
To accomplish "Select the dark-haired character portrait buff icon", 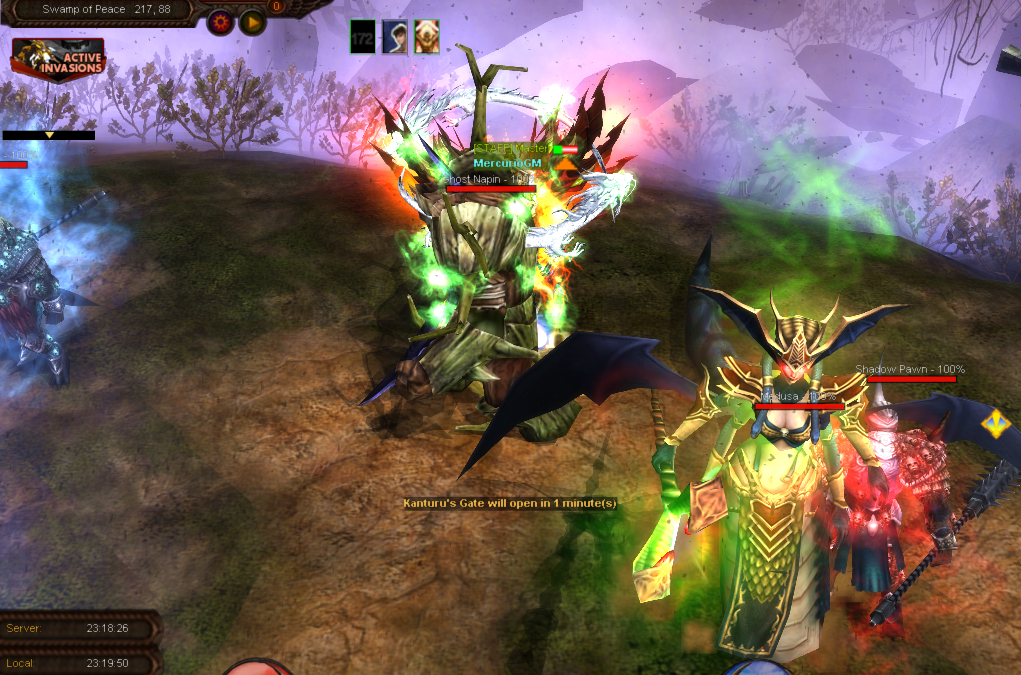I will tap(394, 37).
